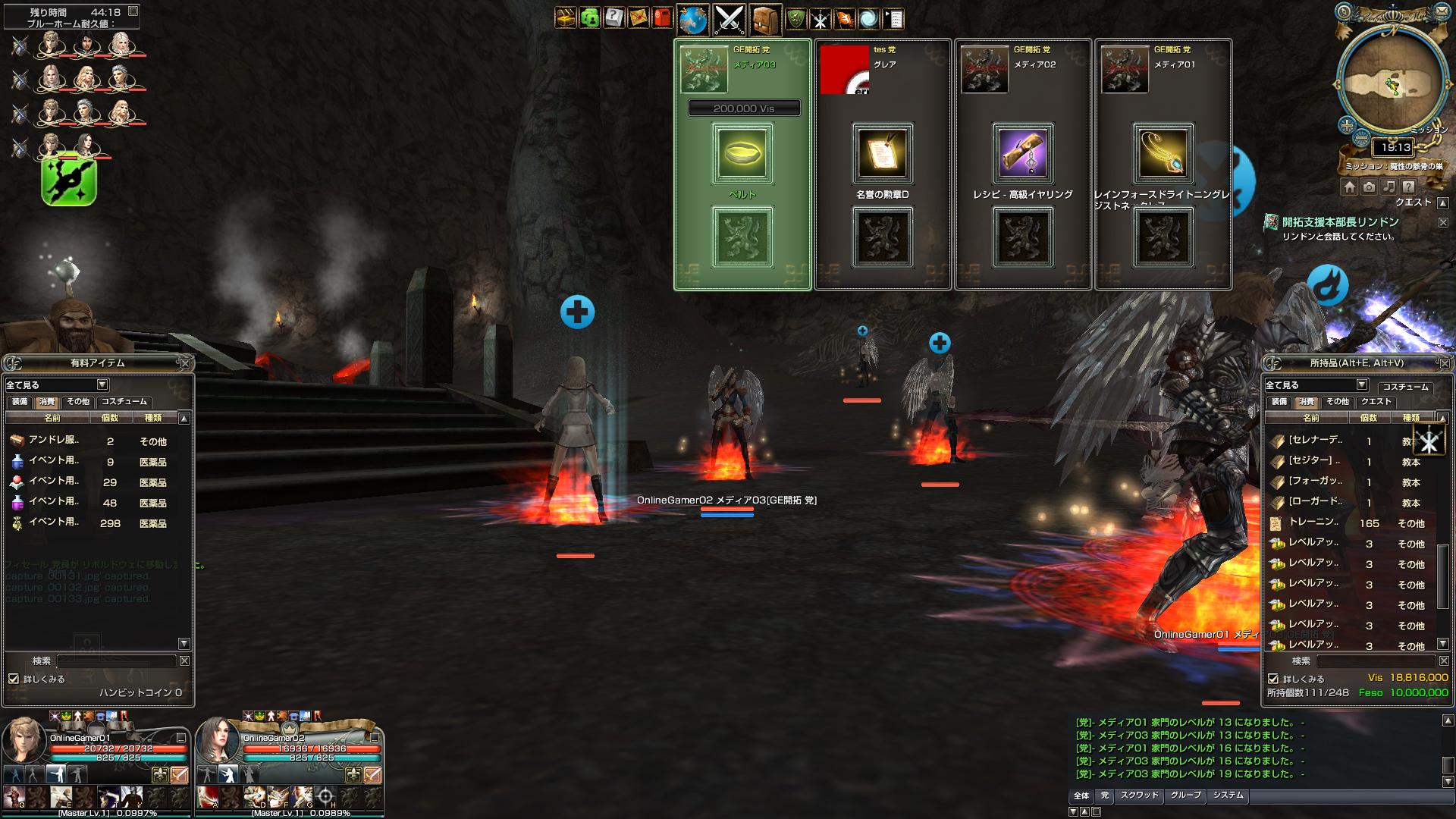Close the 有料アイテム window

[x=185, y=363]
